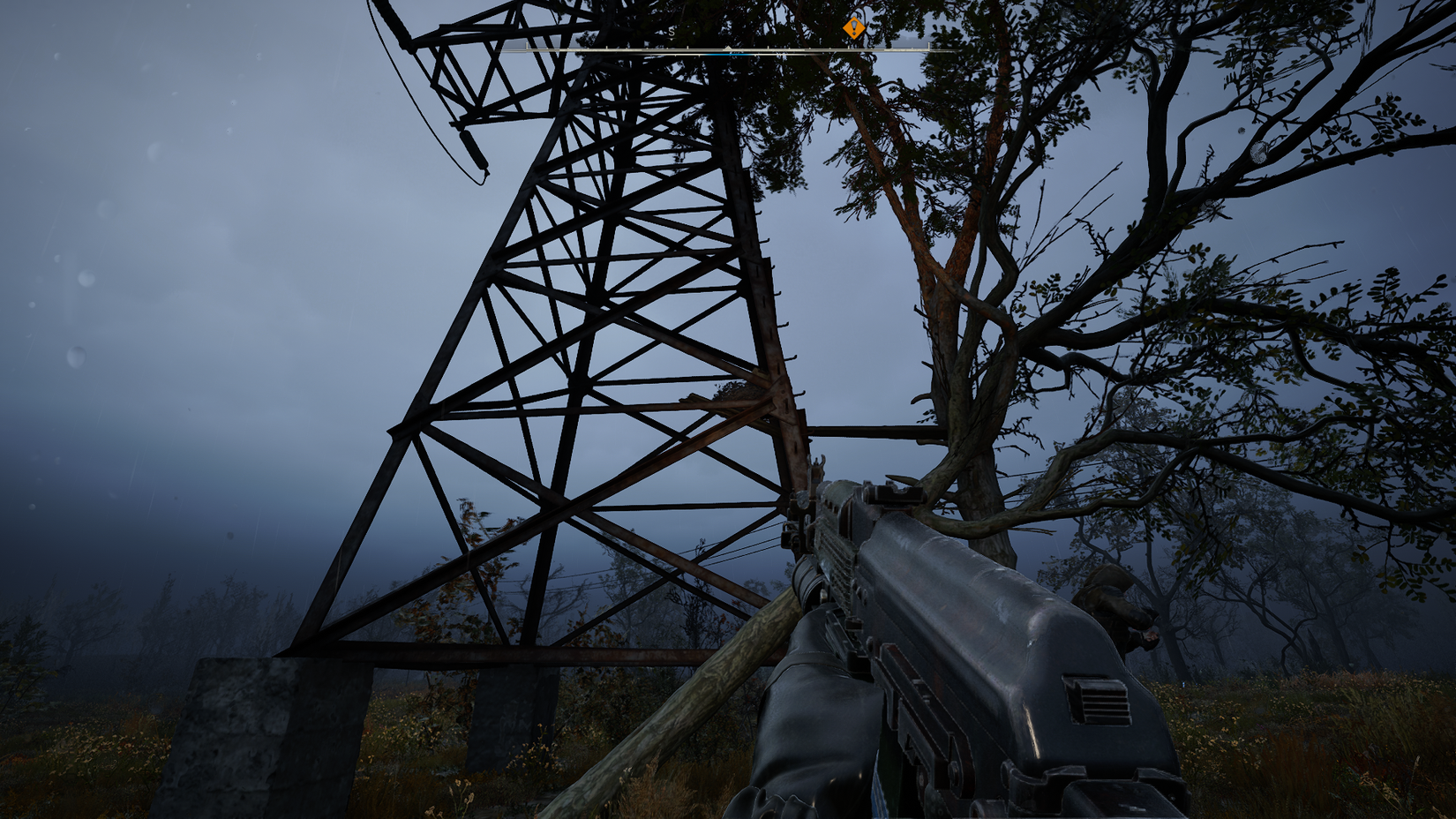
Task: Click the blue progress strip below the compass
Action: click(727, 53)
